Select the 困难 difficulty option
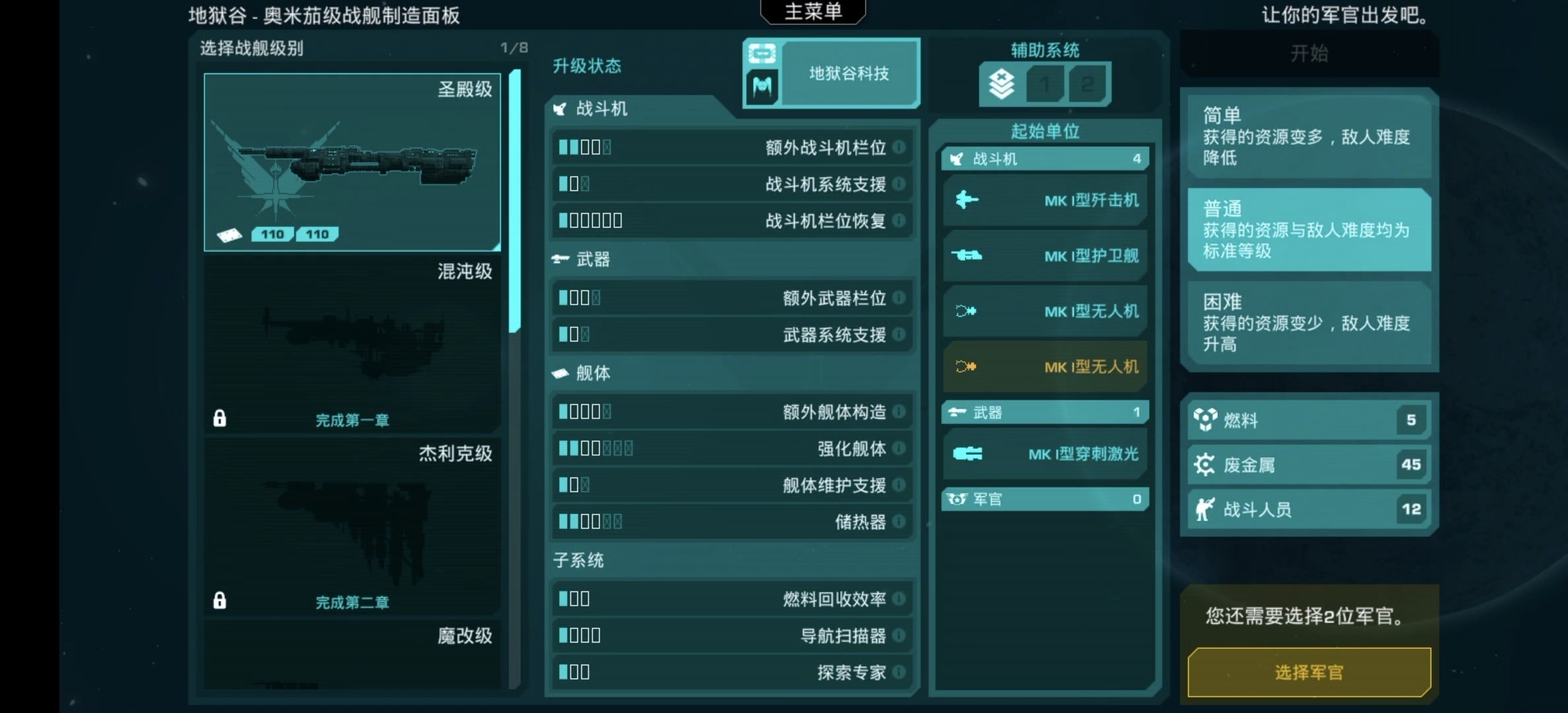 [1310, 322]
